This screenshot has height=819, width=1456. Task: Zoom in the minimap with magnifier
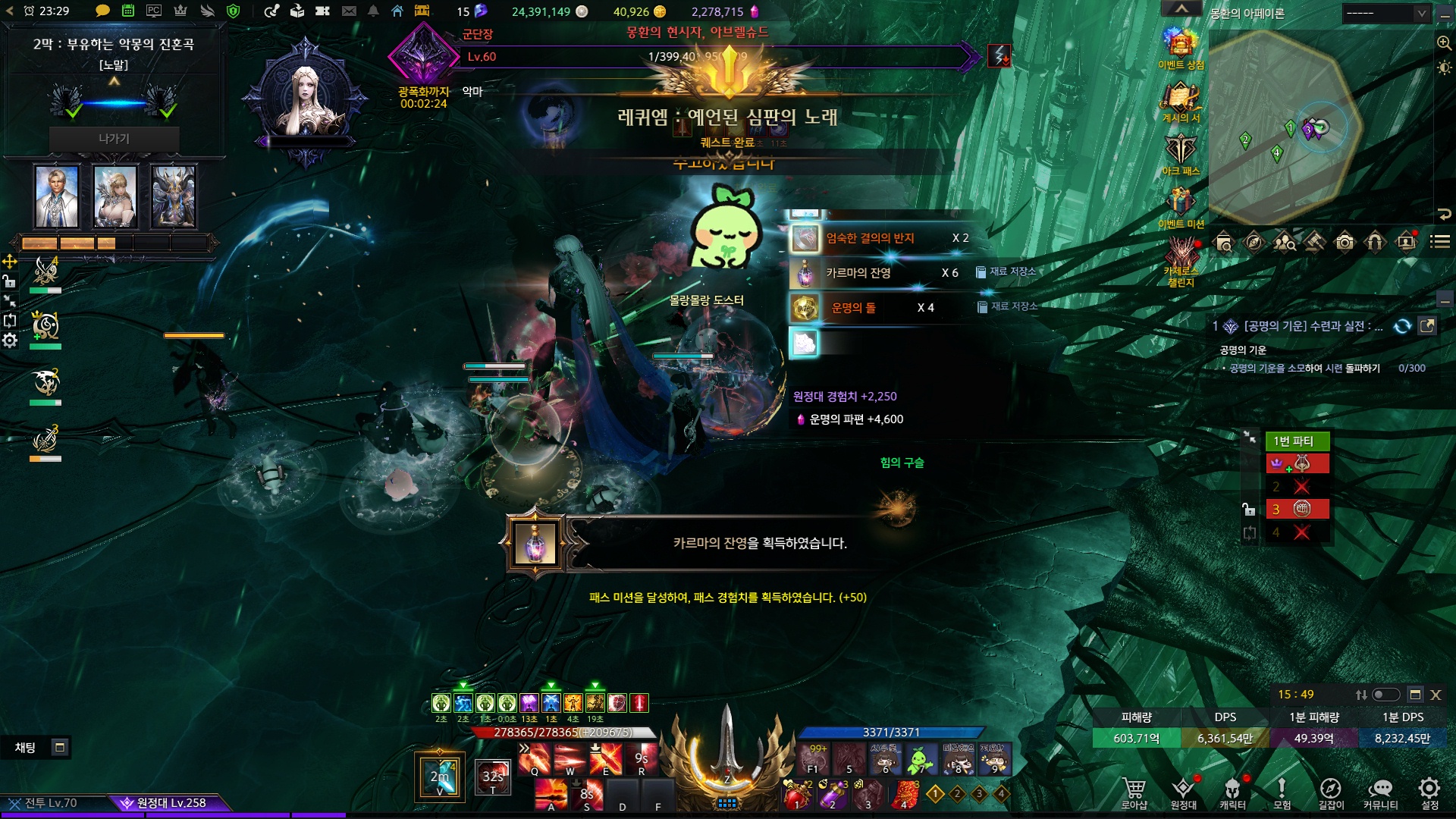coord(1444,43)
